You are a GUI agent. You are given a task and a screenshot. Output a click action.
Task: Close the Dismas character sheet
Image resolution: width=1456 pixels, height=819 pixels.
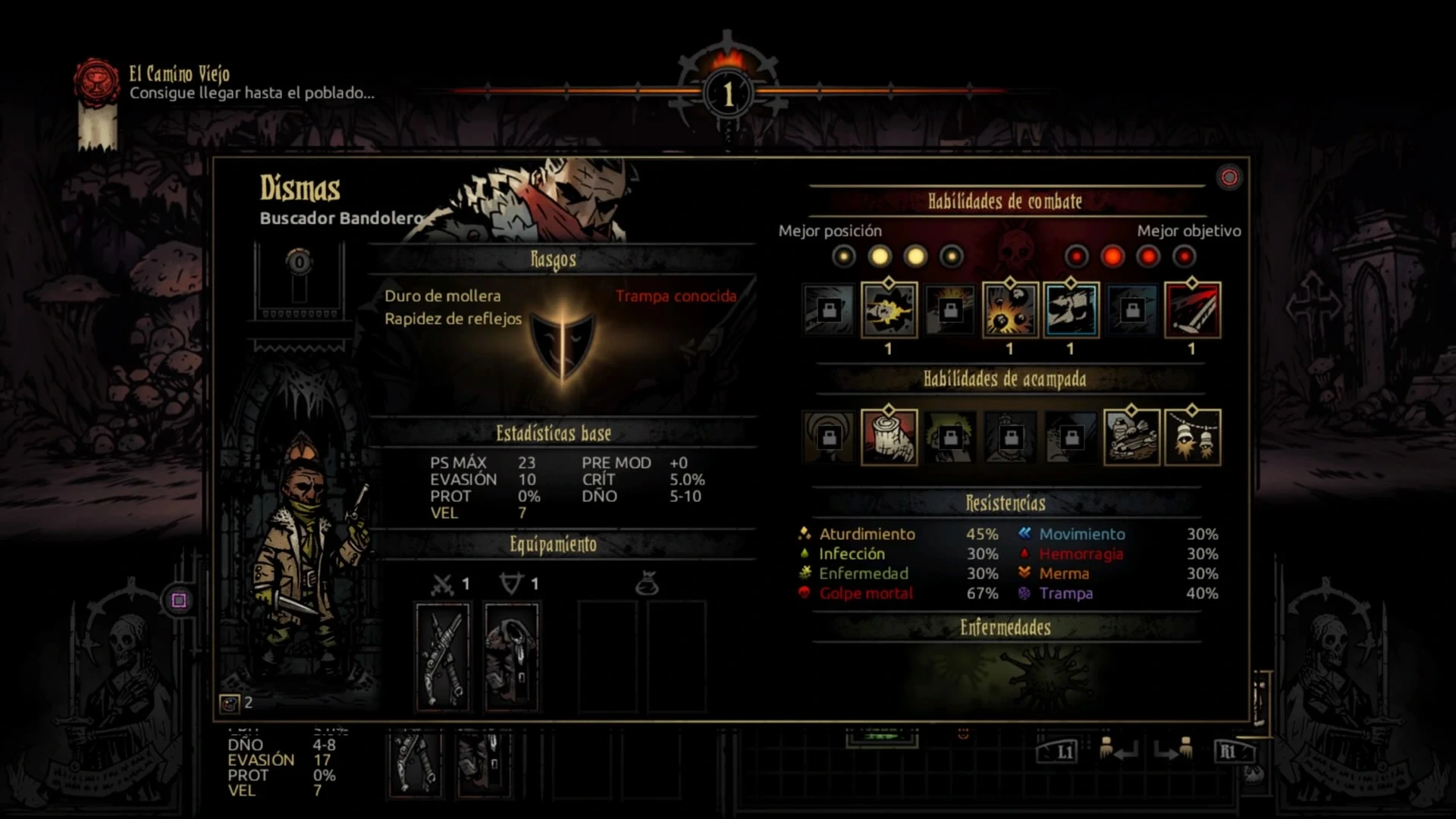(1228, 177)
